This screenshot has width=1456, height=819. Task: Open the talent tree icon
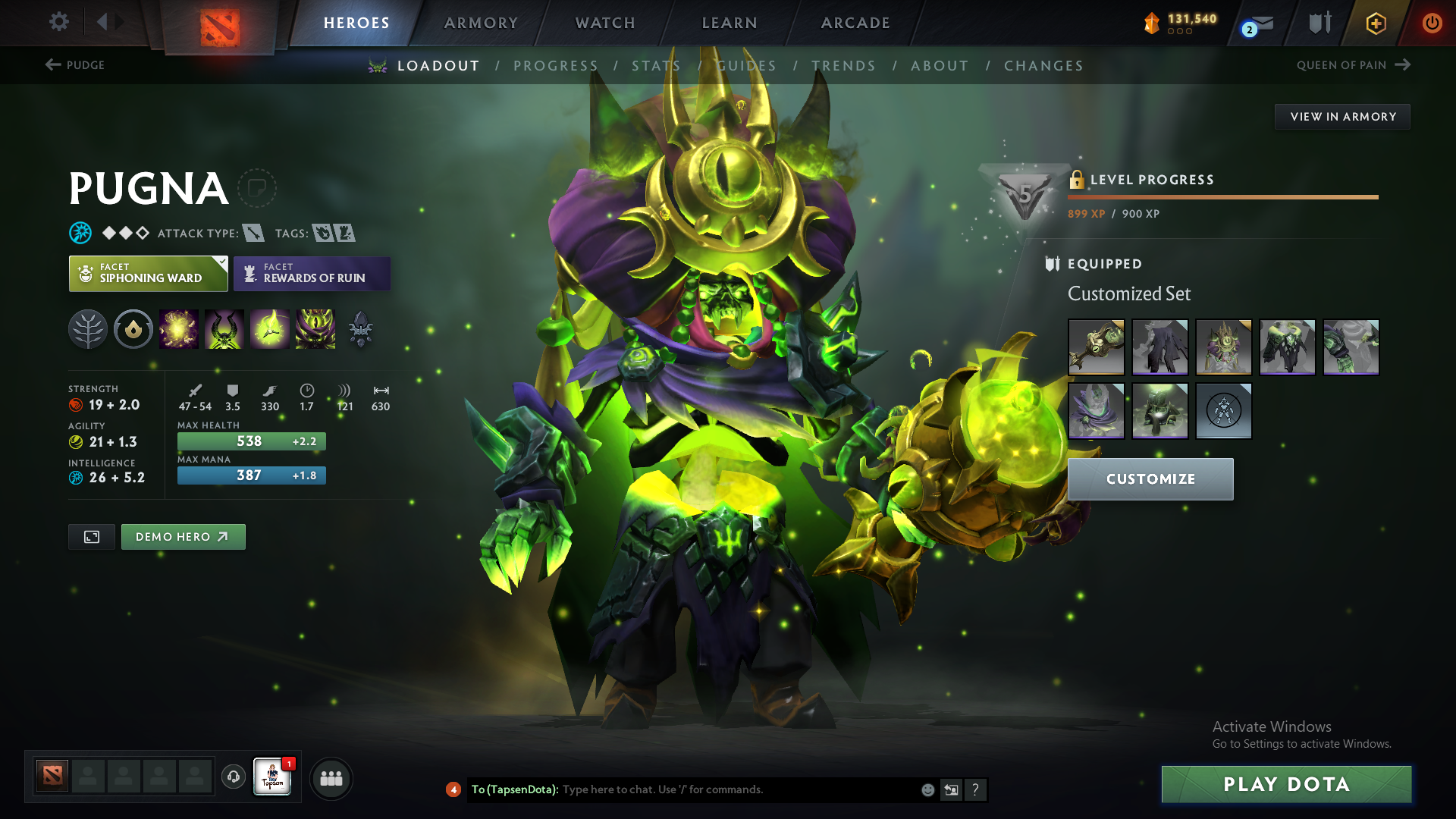[x=88, y=329]
